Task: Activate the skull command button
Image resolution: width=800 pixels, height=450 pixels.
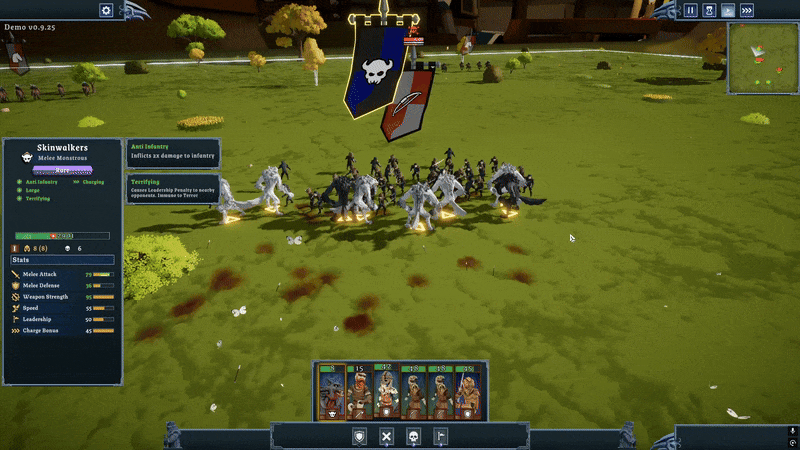Action: [413, 437]
